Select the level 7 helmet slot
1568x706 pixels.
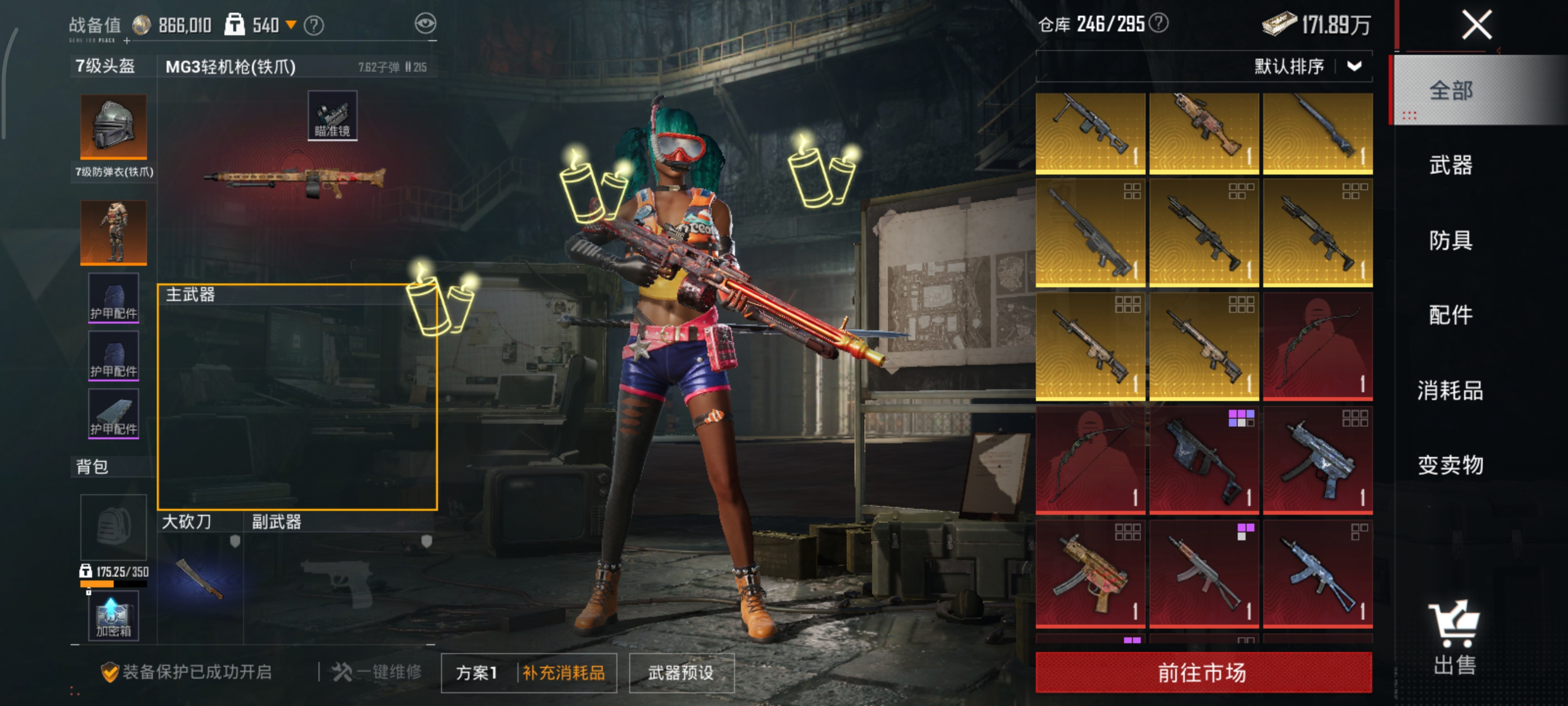pyautogui.click(x=114, y=126)
